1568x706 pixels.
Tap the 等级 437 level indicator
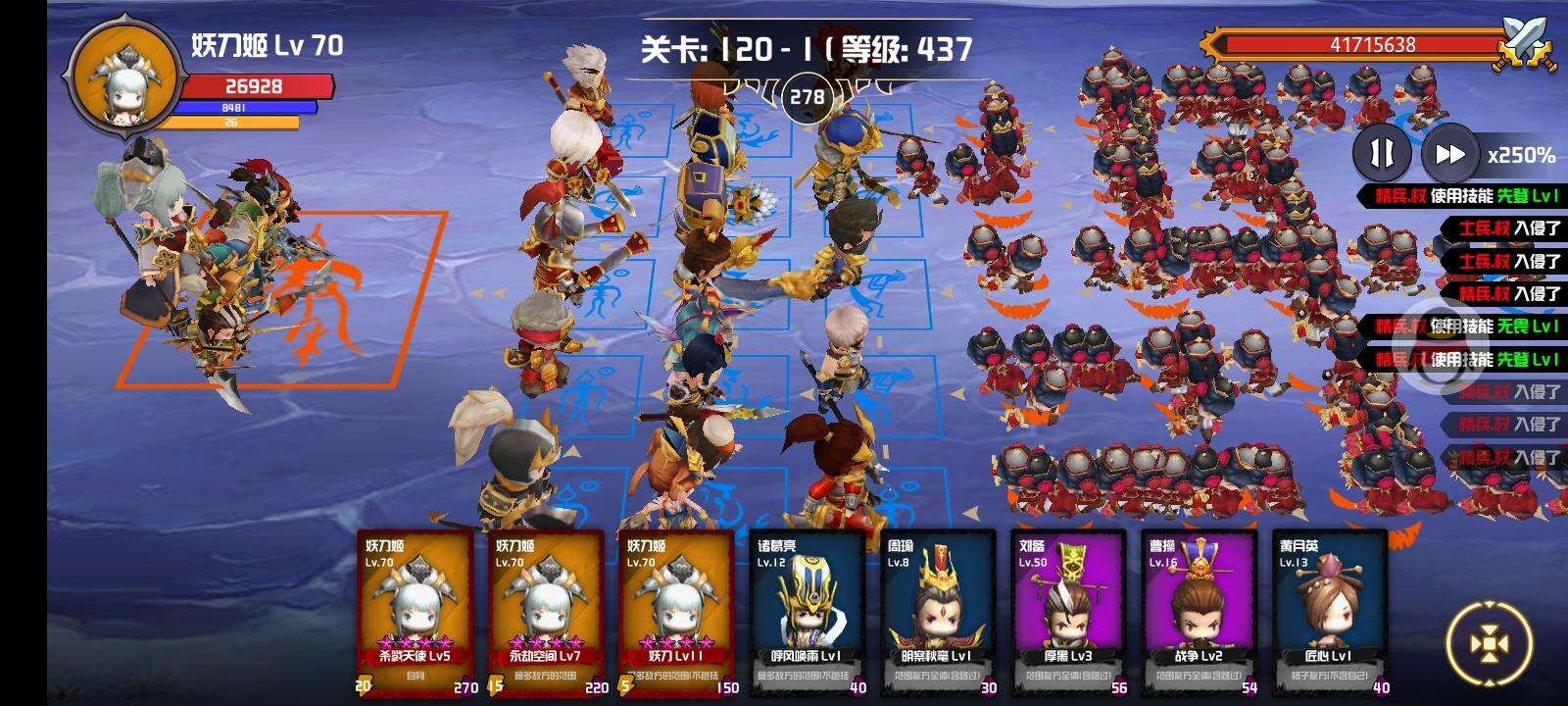906,47
